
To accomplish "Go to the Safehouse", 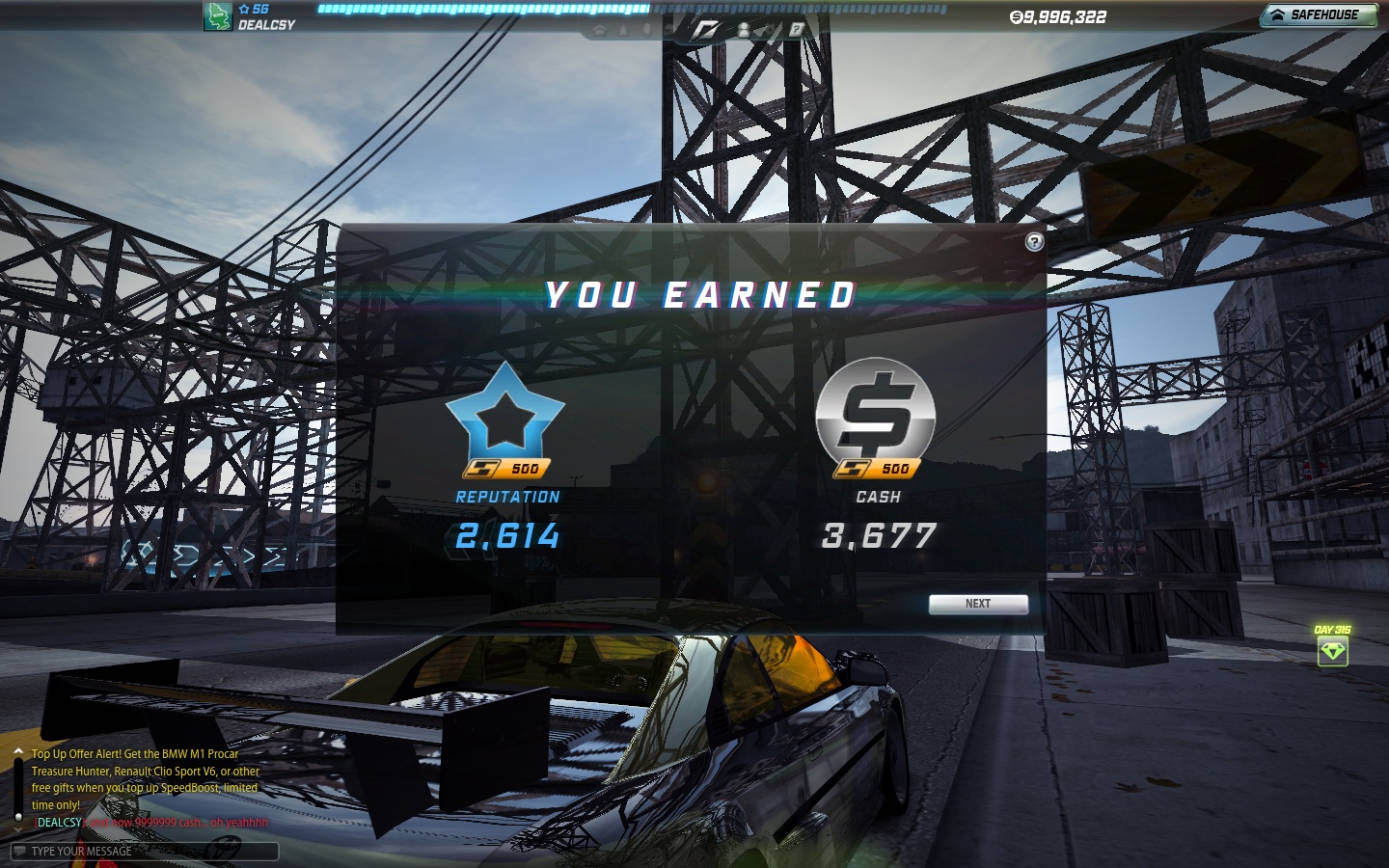I will [1317, 15].
